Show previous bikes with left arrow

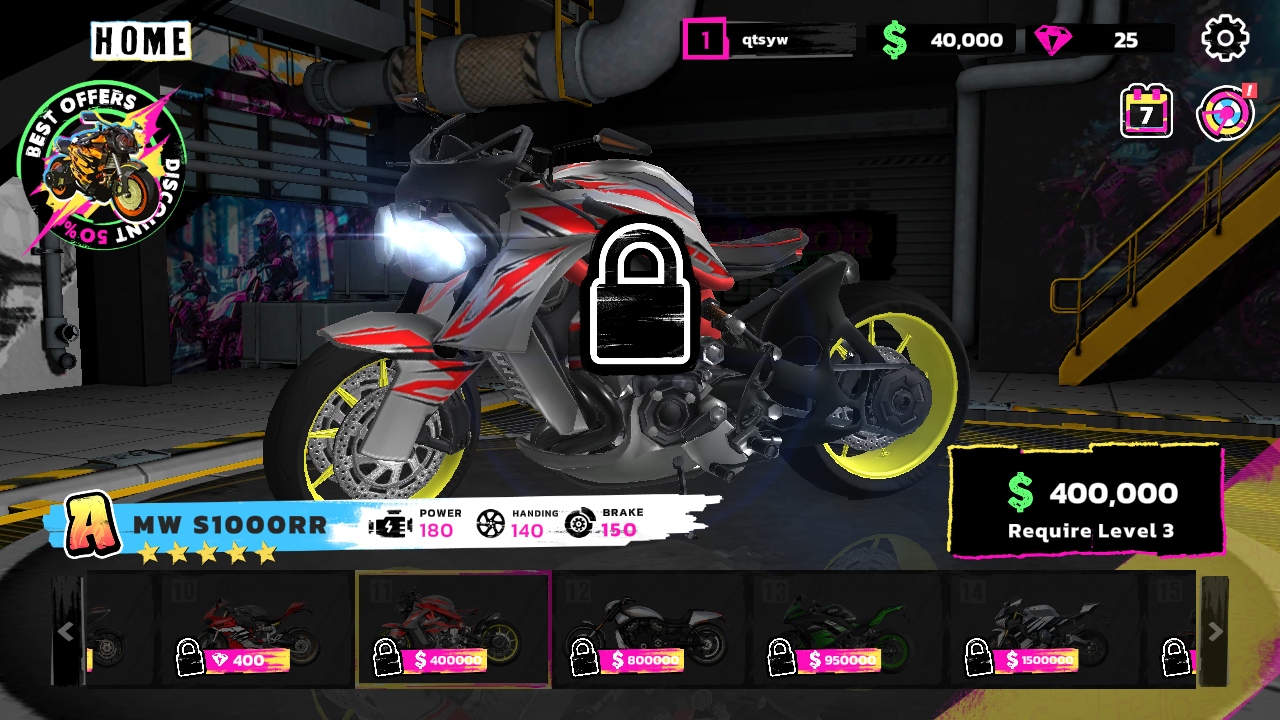click(x=66, y=631)
